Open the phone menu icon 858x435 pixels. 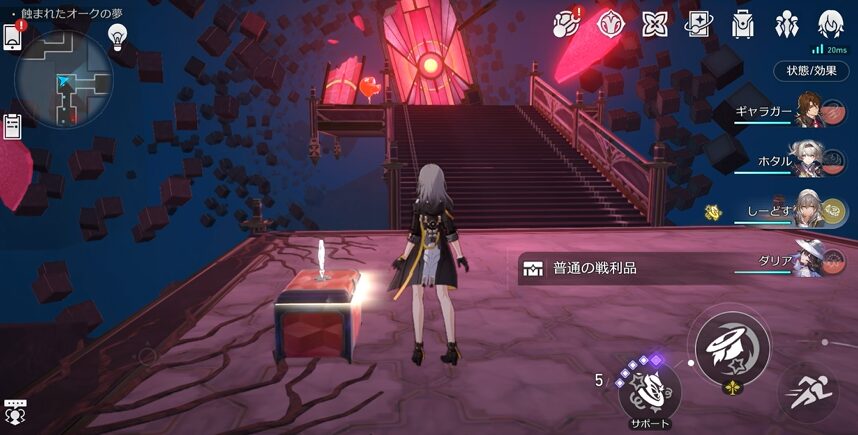[x=13, y=37]
